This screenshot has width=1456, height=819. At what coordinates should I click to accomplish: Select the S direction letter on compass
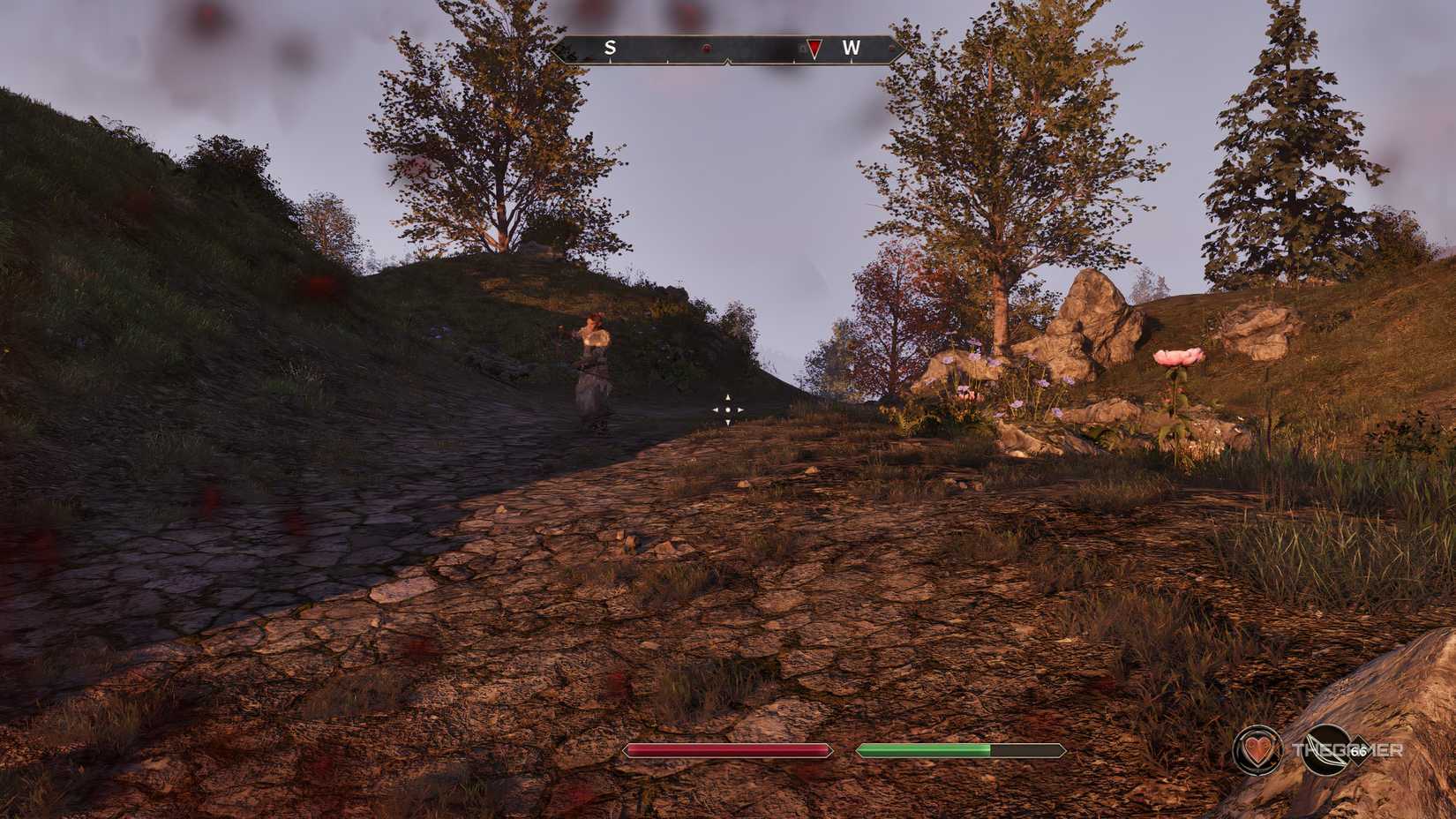[x=611, y=49]
